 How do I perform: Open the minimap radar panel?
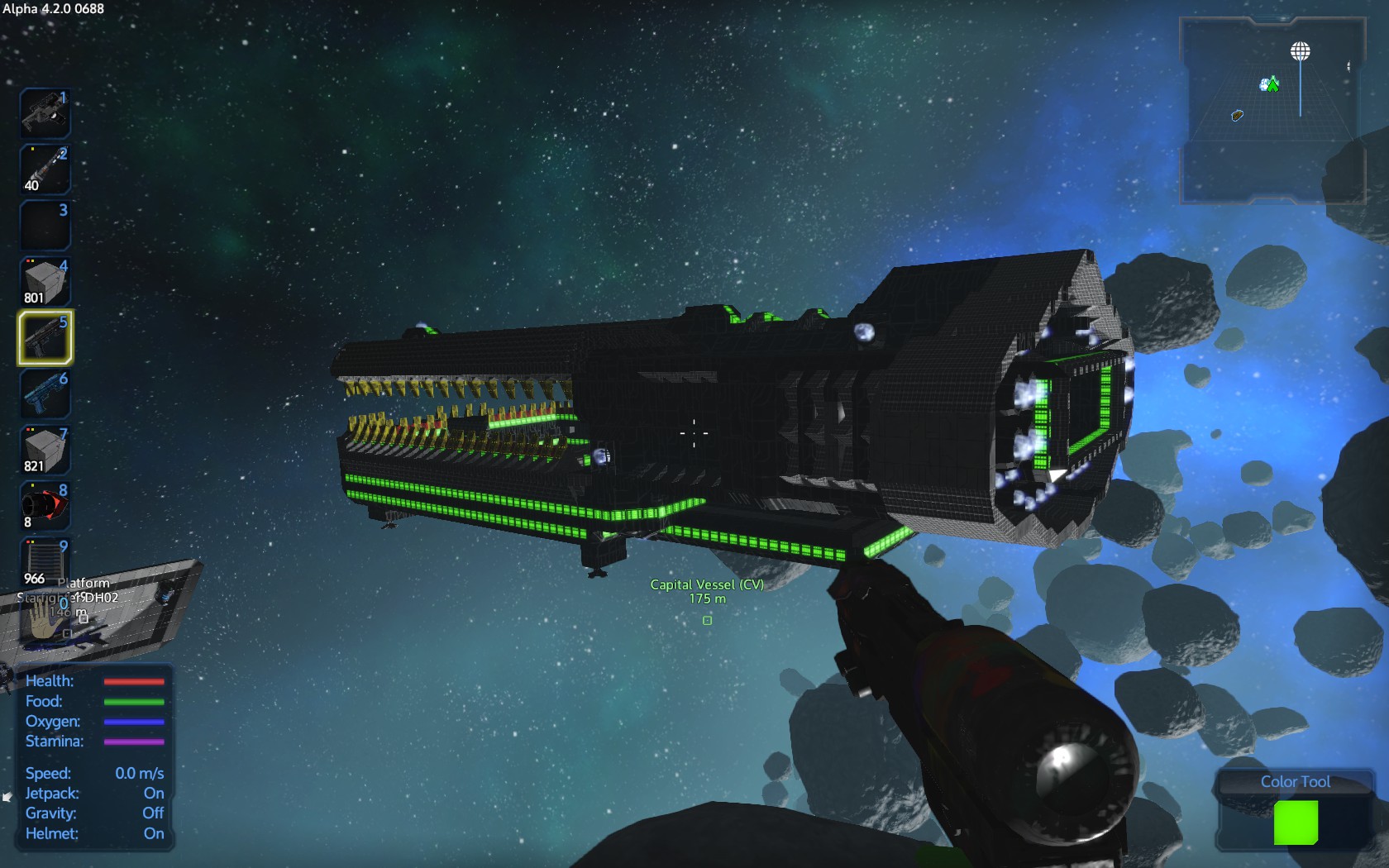(1272, 111)
